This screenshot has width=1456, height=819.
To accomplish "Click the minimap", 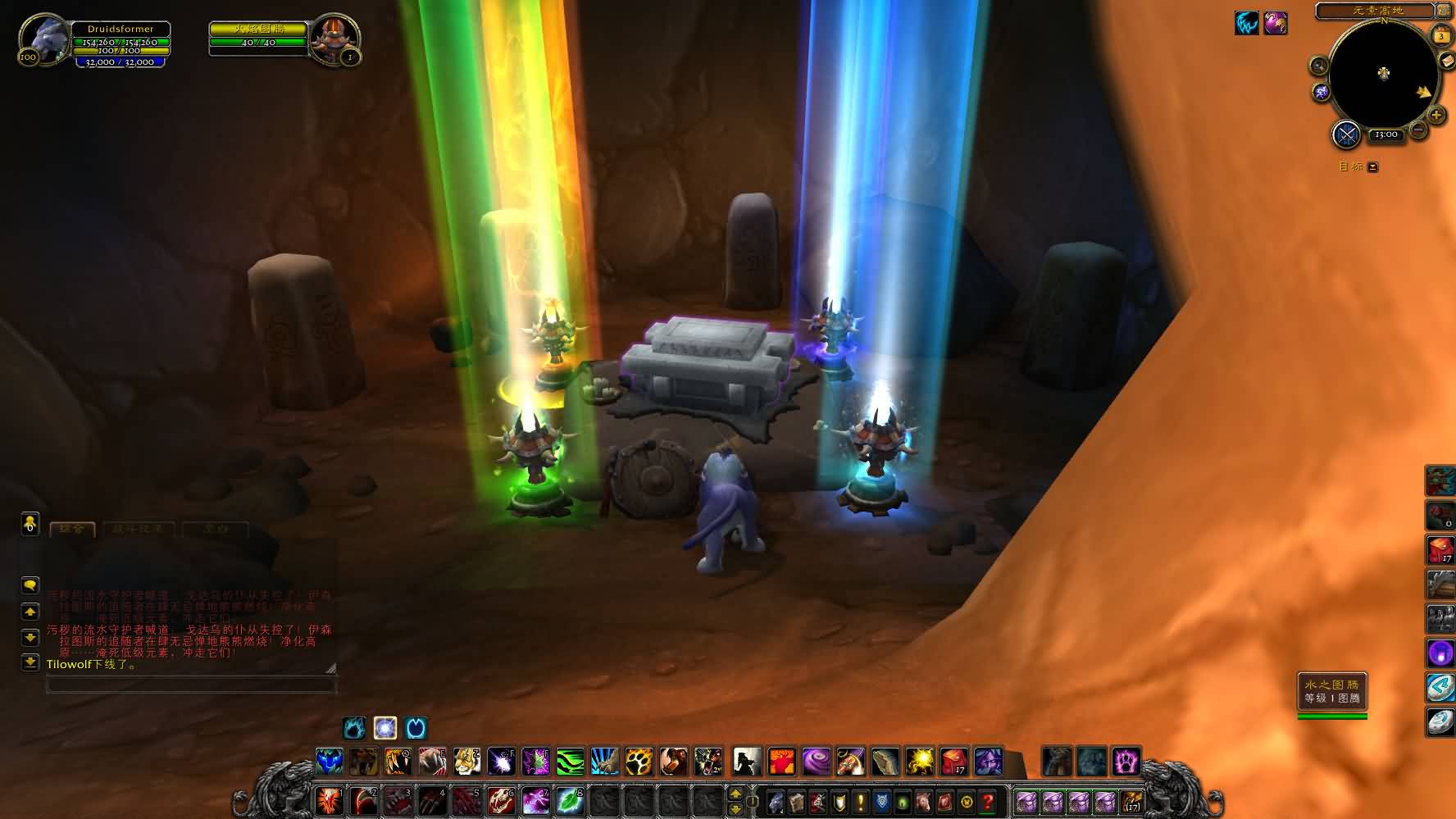I will tap(1383, 75).
